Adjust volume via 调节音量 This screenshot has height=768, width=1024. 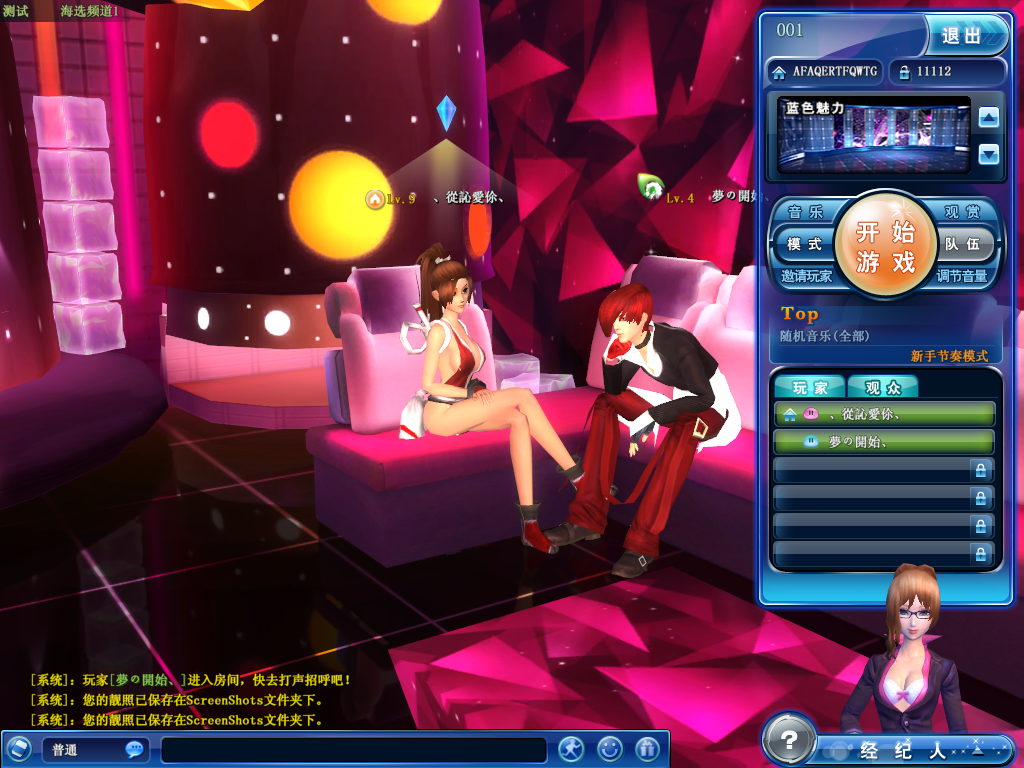962,276
